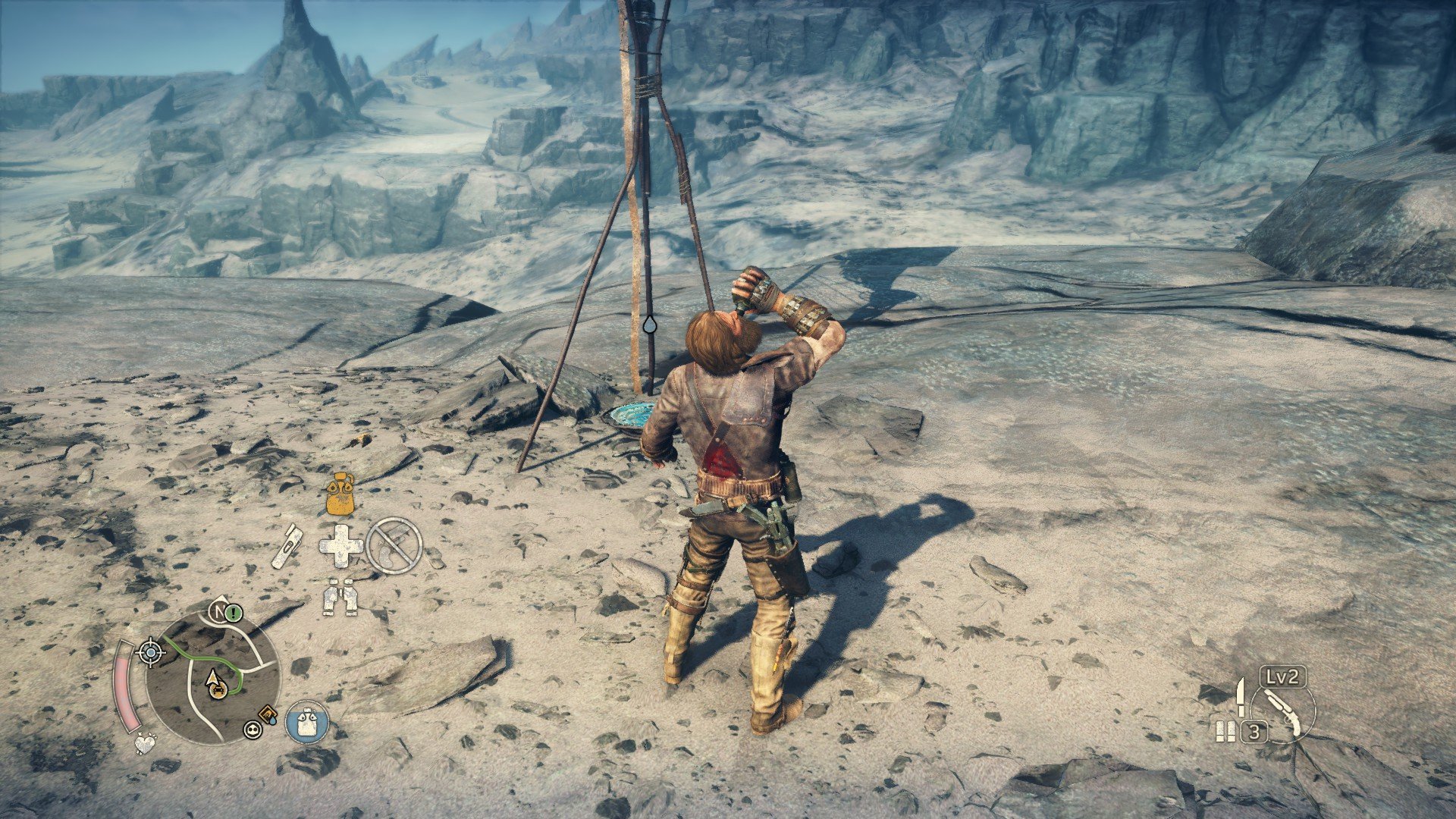Click the crossed-out shotgun quick-slot icon
Screen dimensions: 1456x819
point(394,545)
